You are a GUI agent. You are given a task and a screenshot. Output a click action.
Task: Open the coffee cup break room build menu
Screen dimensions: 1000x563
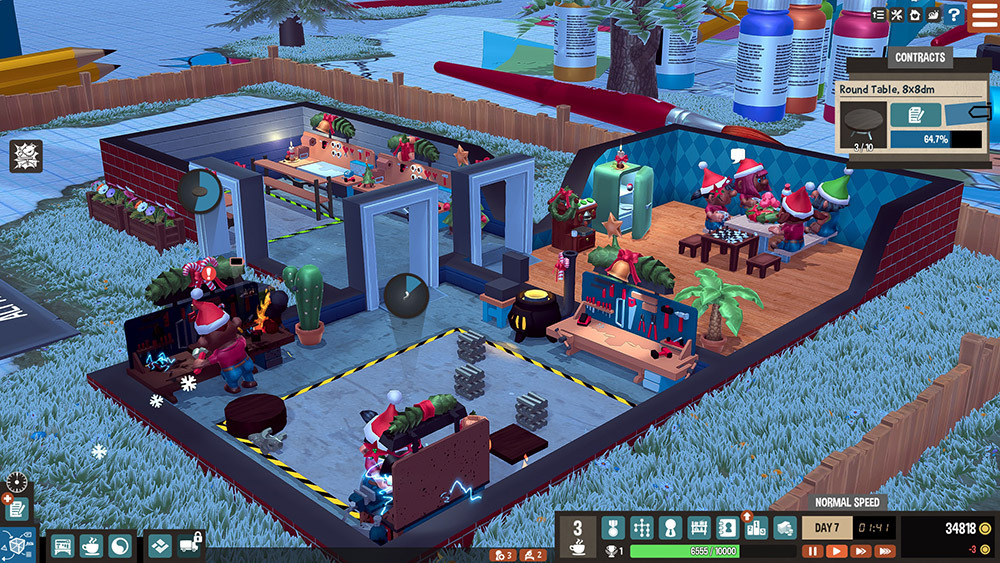pos(91,546)
